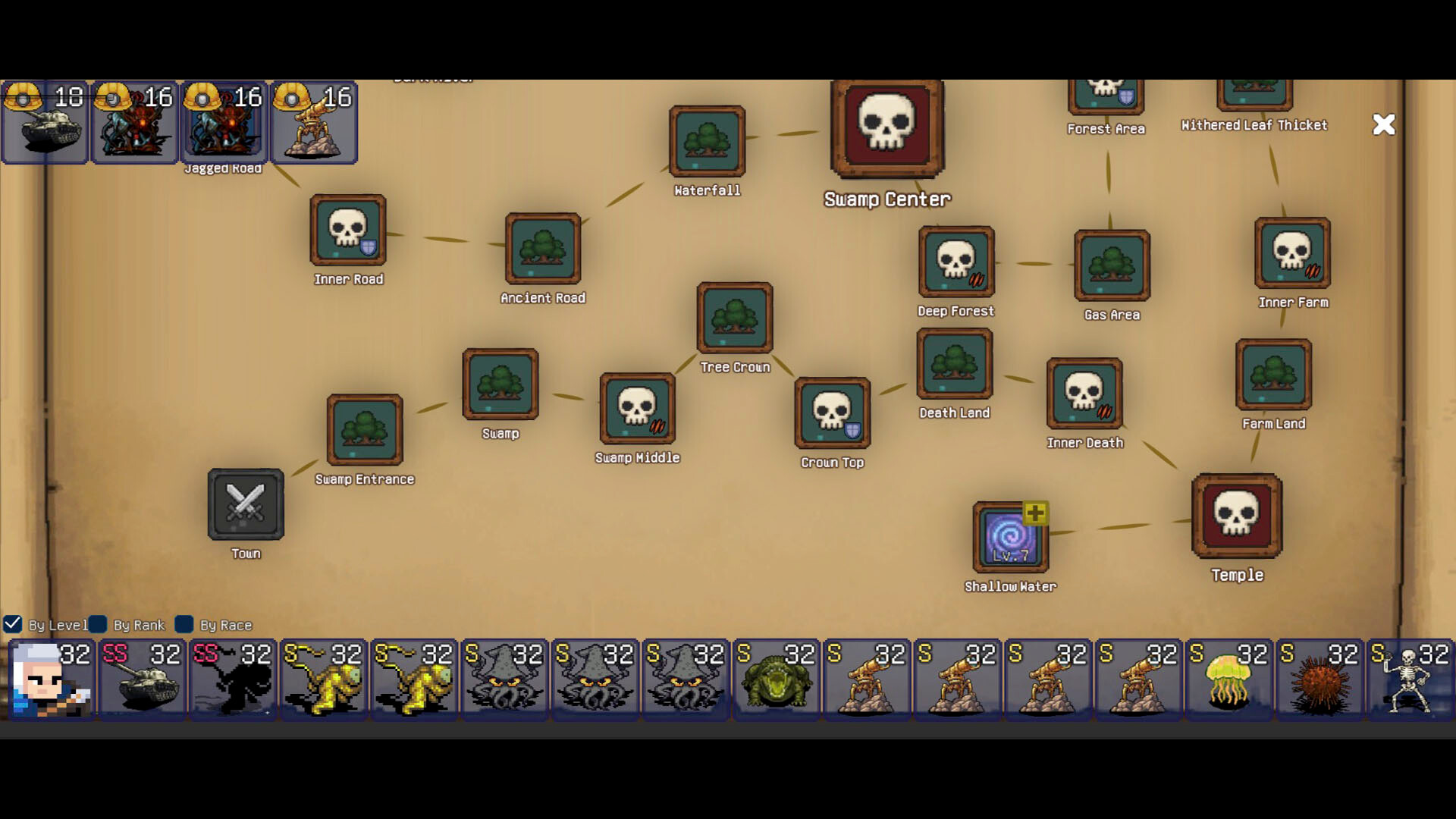Enable the By Rank filter
Screen dimensions: 1456x819
click(99, 625)
